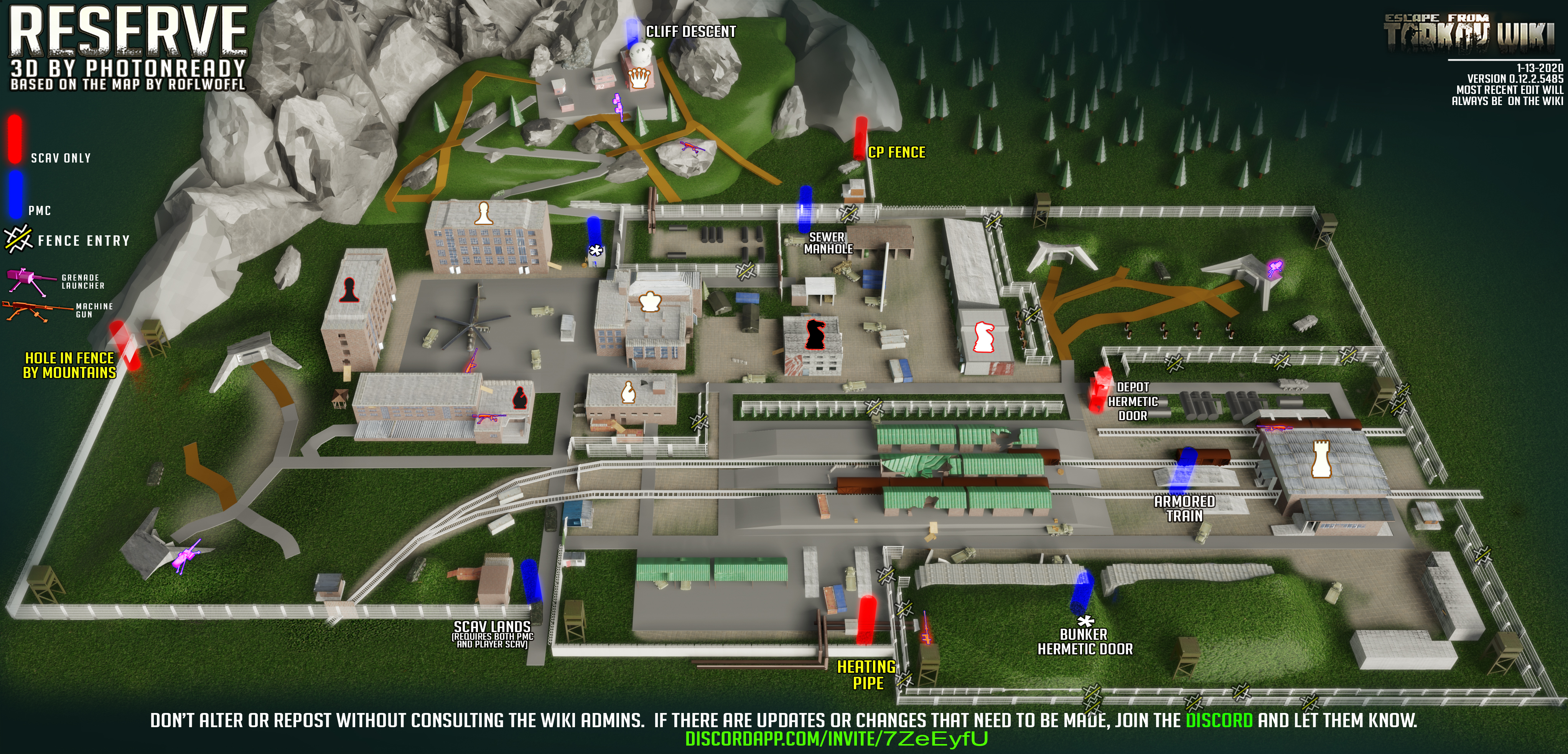This screenshot has width=1568, height=754.
Task: Select the Cliff Descent extraction label
Action: [690, 32]
